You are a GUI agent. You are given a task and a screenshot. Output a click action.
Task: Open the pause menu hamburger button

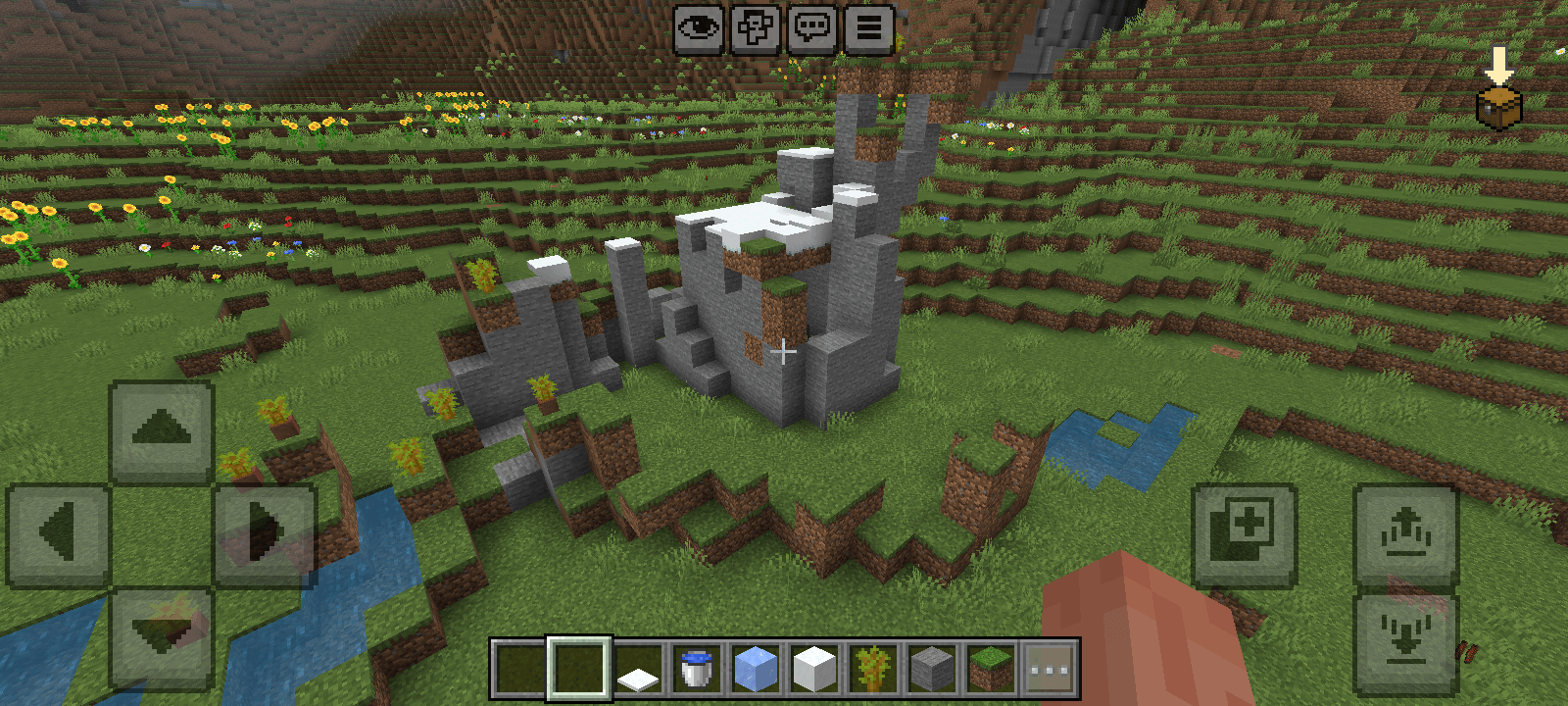[869, 28]
